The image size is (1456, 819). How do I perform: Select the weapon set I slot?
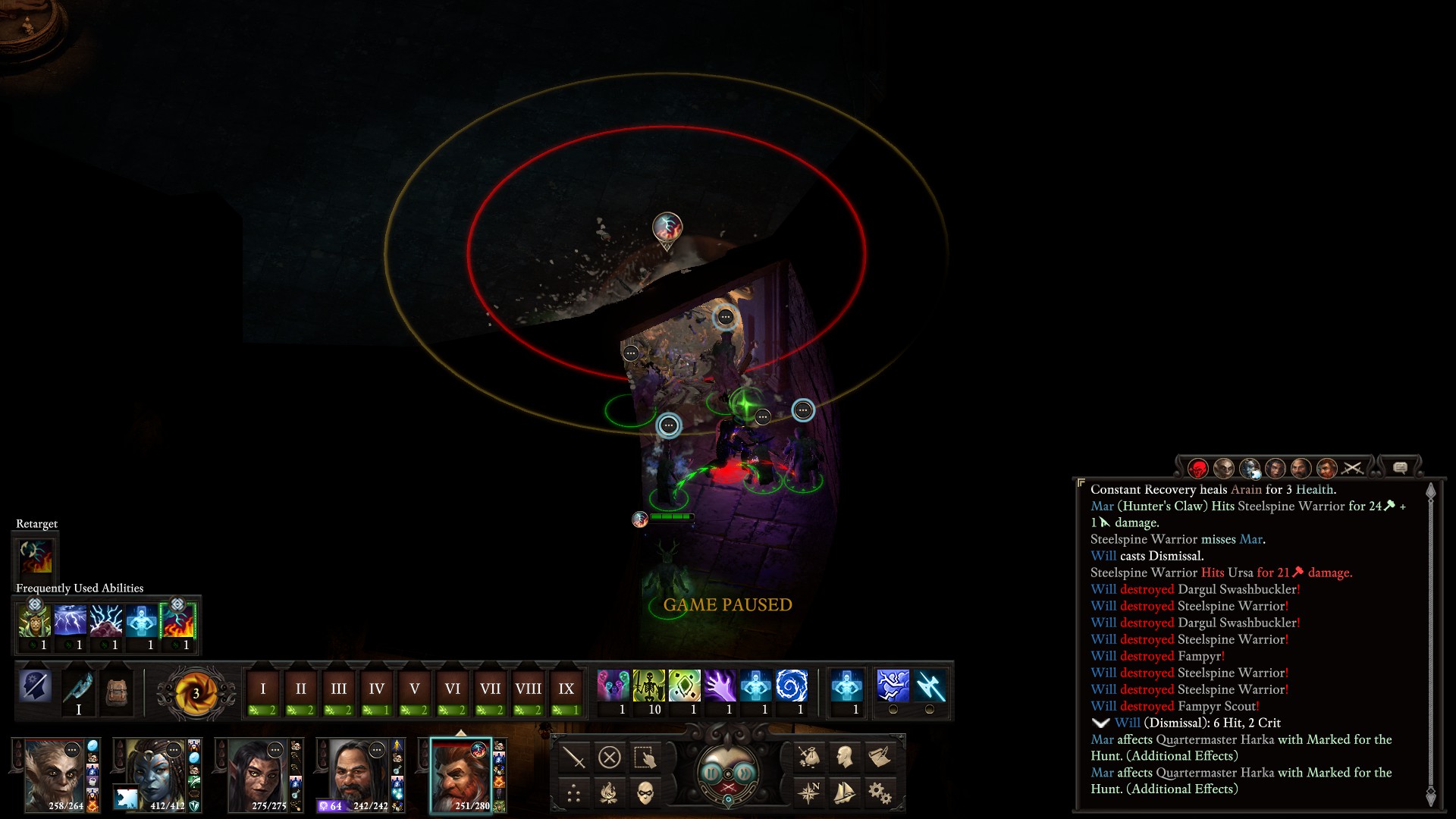(78, 692)
